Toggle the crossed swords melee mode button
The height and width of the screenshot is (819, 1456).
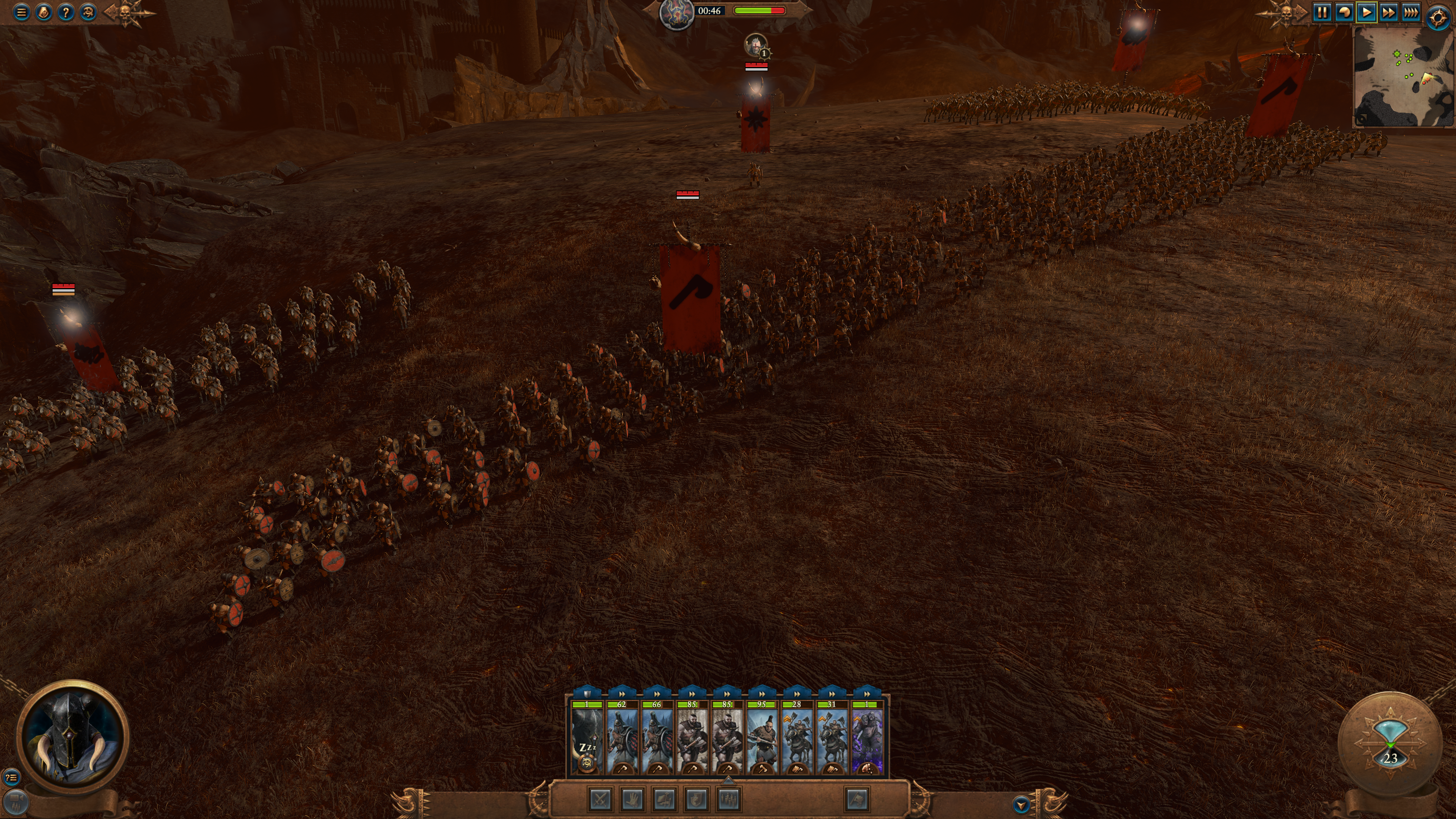coord(600,799)
